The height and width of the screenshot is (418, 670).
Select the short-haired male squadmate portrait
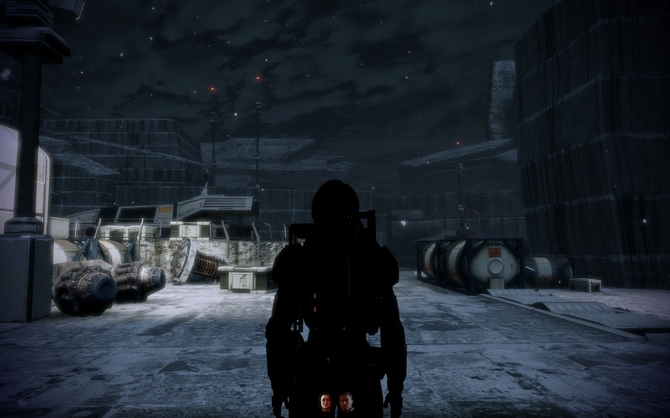(345, 402)
